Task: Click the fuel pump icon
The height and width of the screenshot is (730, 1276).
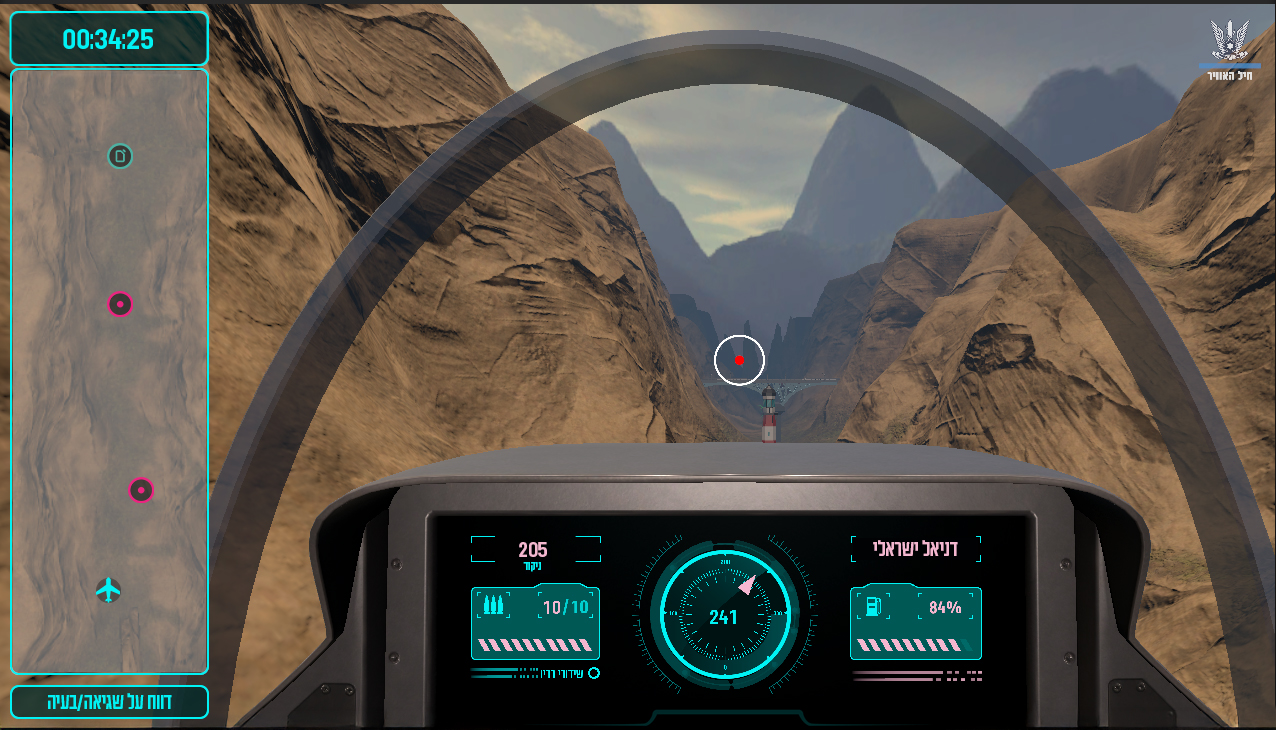Action: click(x=873, y=606)
